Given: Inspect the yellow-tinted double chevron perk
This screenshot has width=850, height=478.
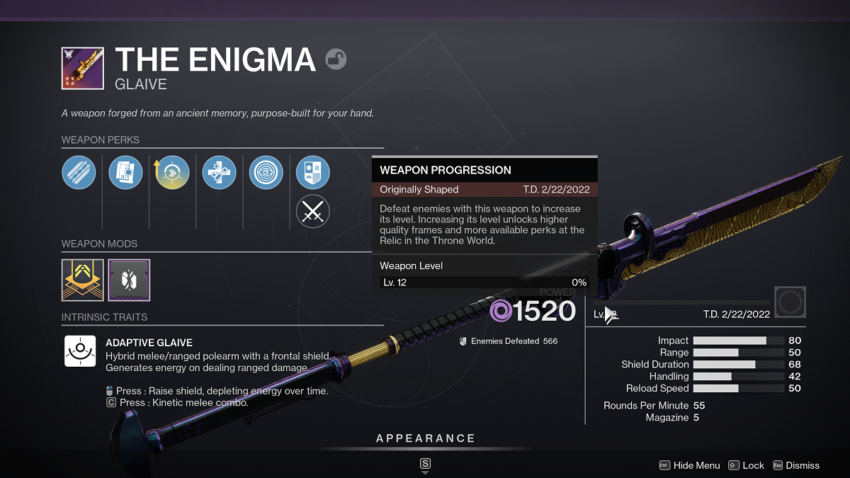Looking at the screenshot, I should click(x=172, y=173).
